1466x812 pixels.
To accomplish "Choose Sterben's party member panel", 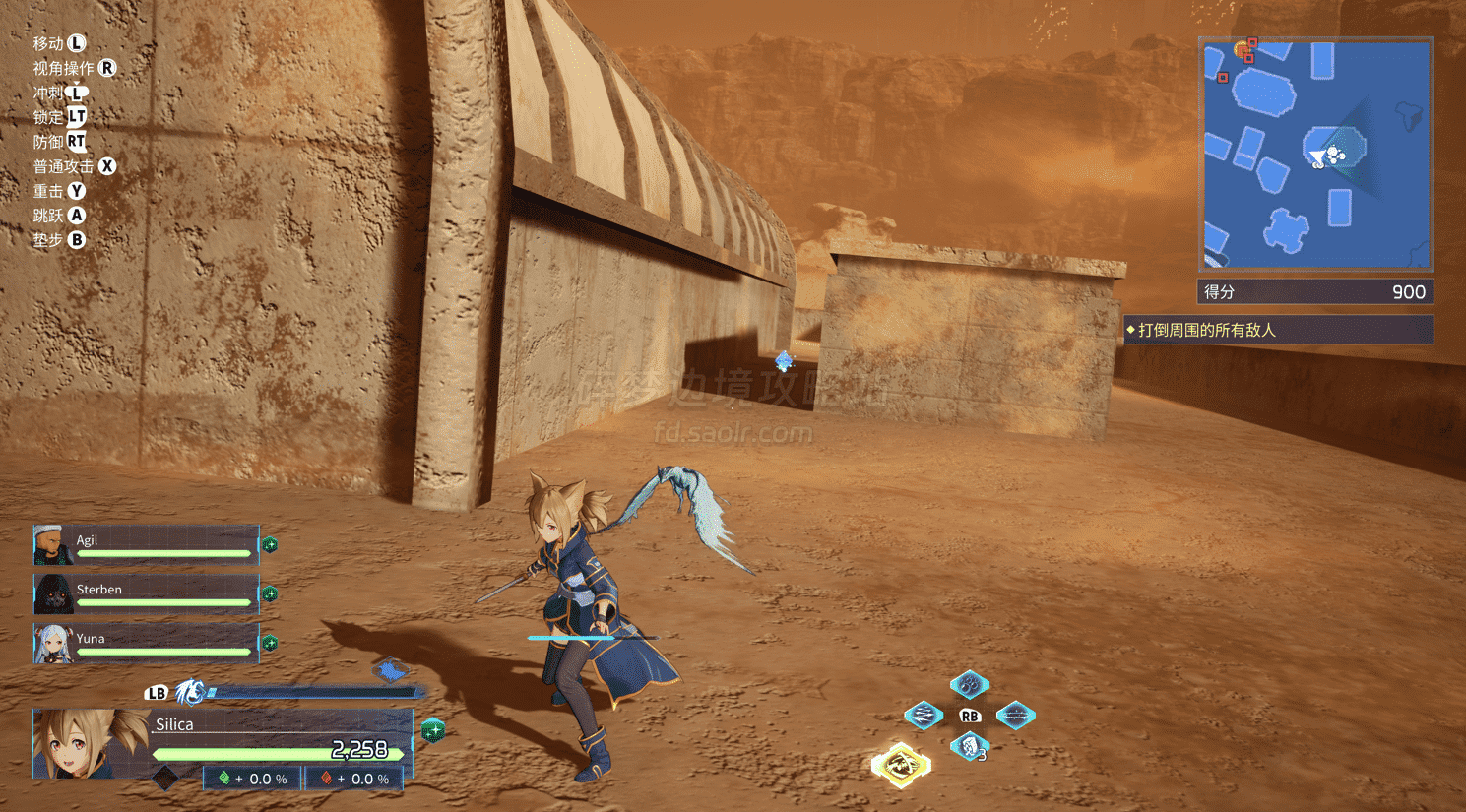I will [147, 594].
